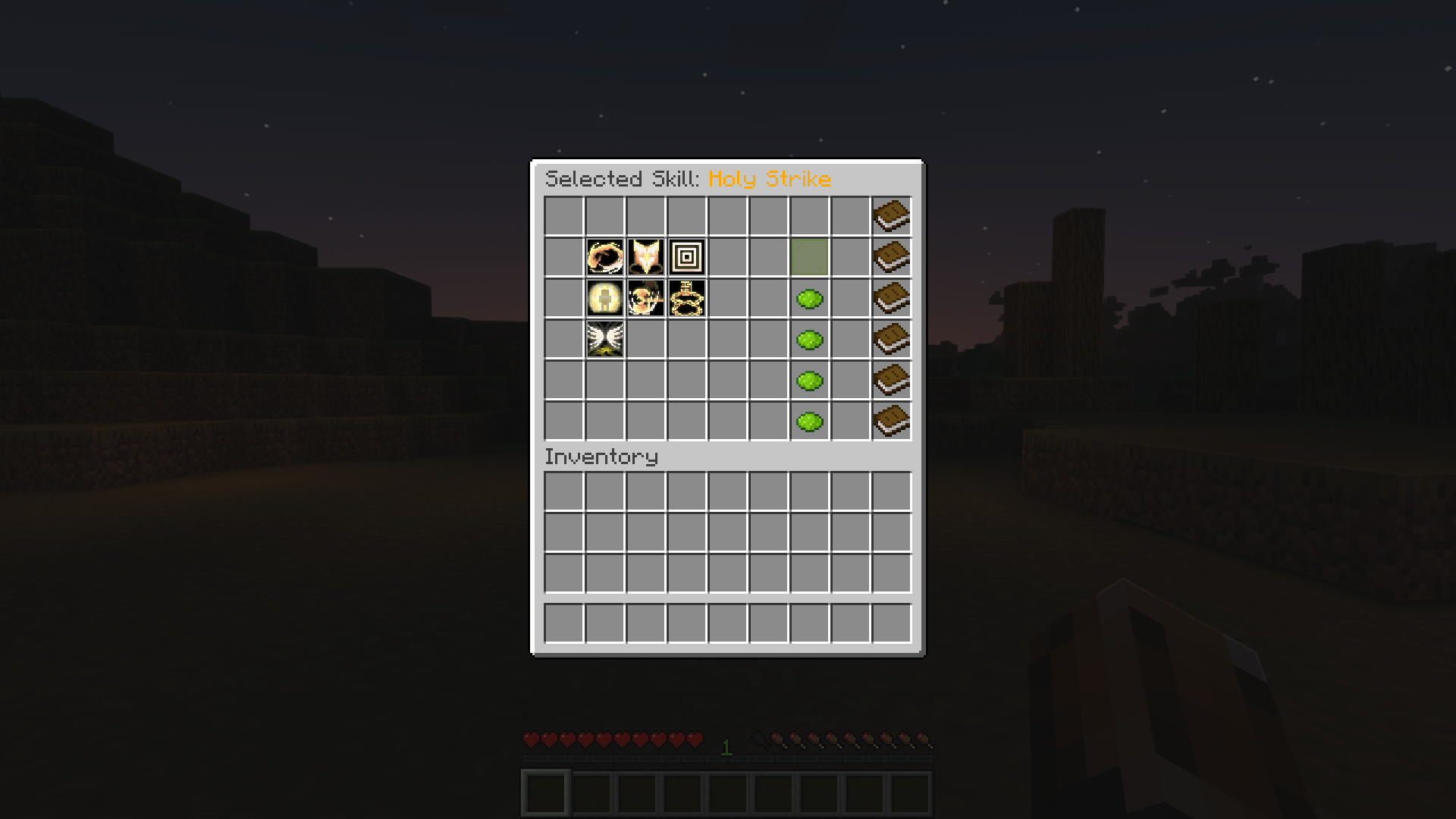Click the green glass pane indicator
The width and height of the screenshot is (1456, 819).
[811, 258]
